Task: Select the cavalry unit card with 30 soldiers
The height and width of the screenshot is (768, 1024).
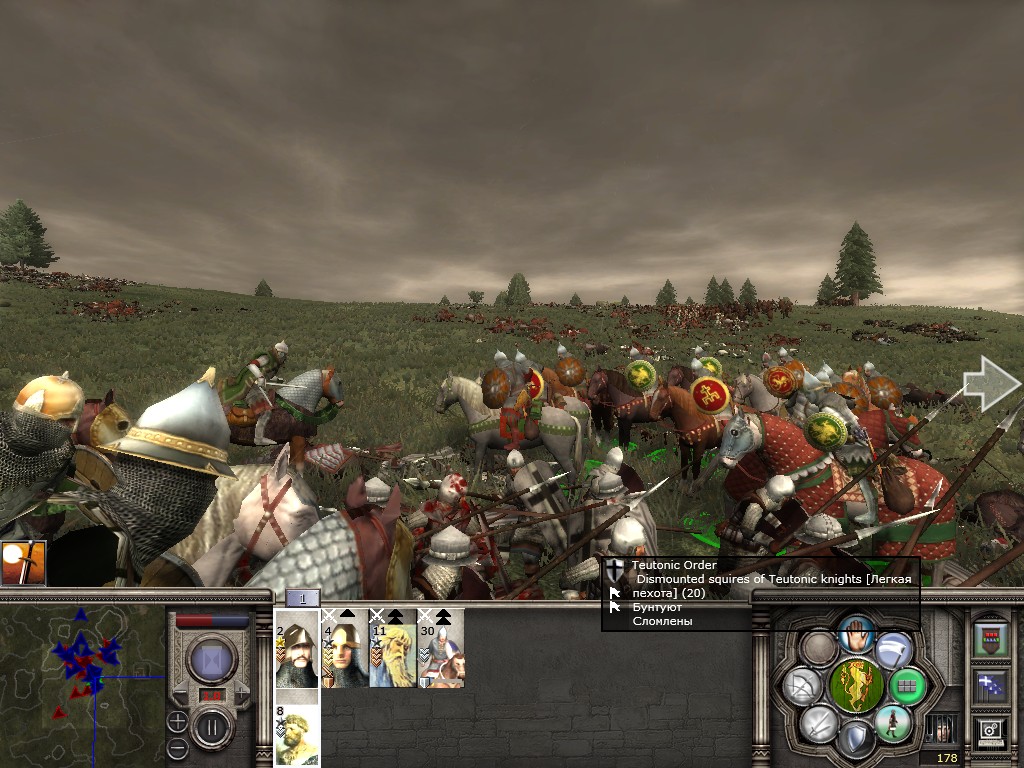Action: [441, 649]
